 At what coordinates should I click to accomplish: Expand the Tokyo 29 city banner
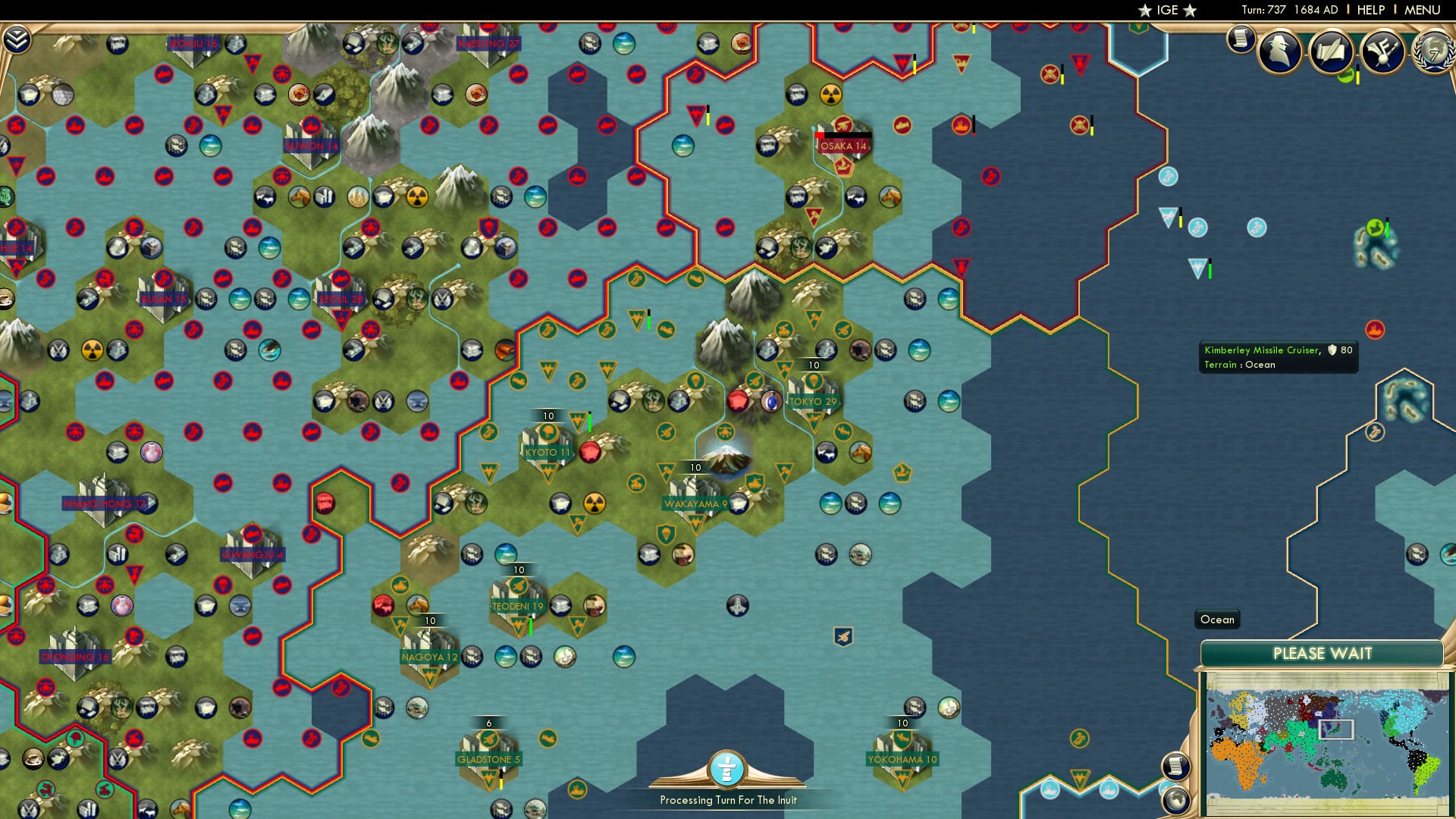(x=813, y=401)
